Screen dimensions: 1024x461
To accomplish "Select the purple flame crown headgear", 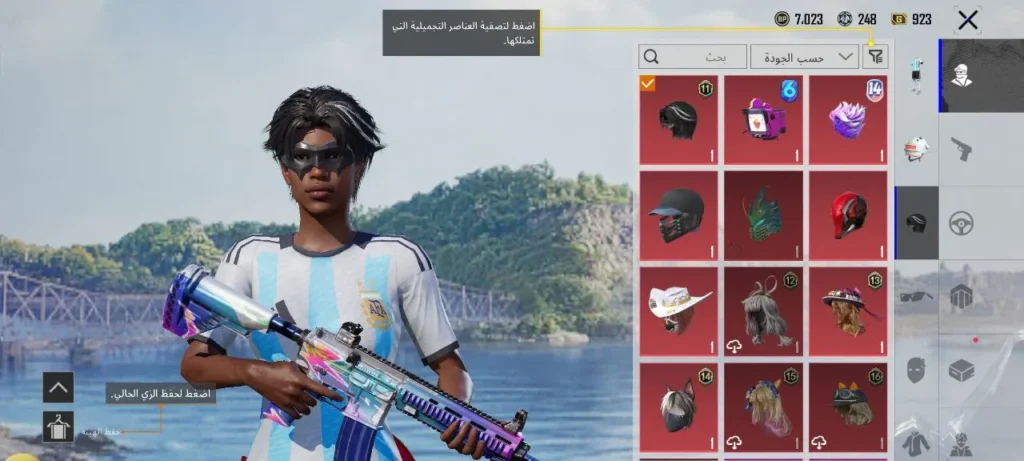I will 848,120.
